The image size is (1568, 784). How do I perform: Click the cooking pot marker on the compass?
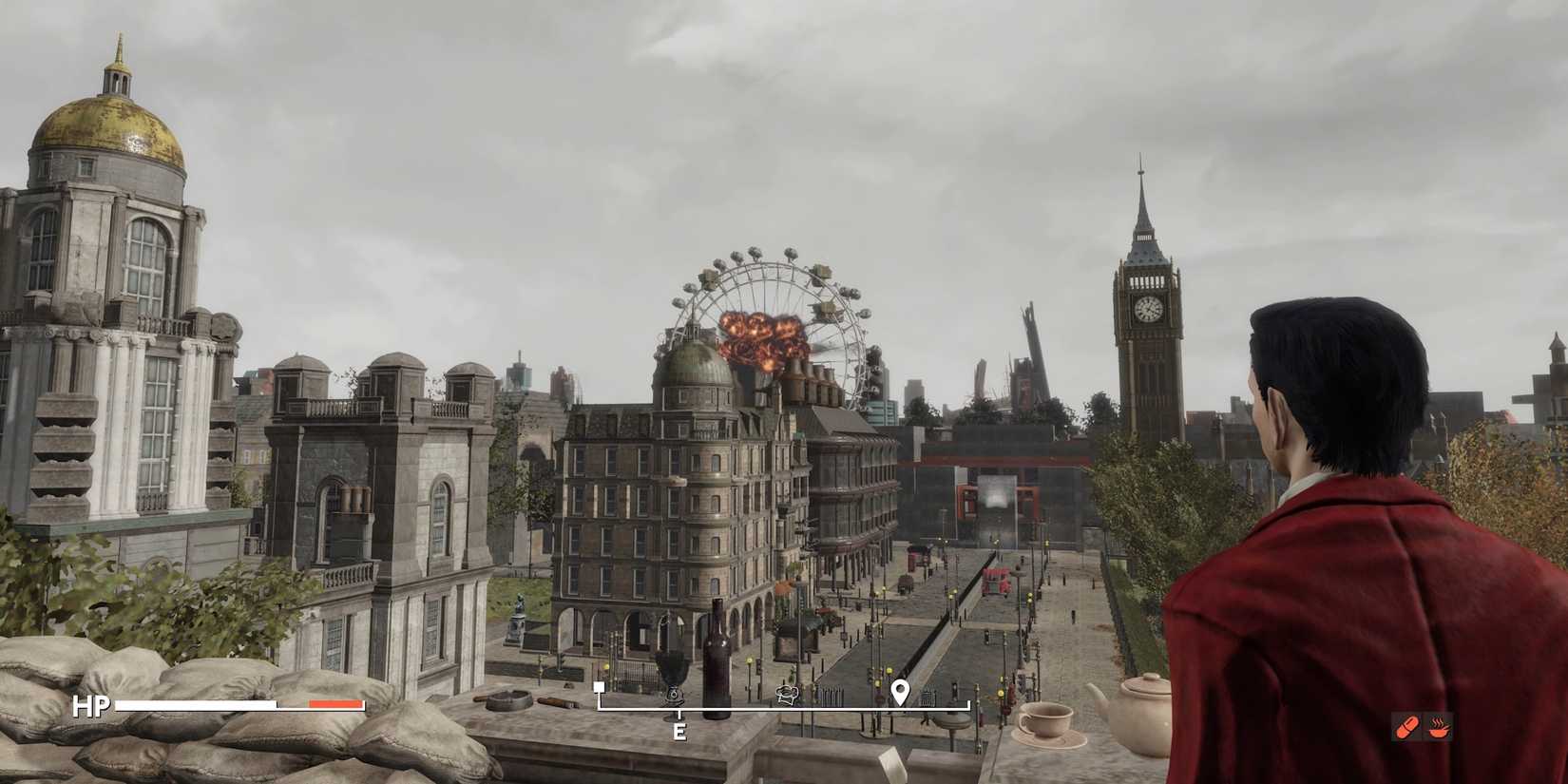point(786,695)
